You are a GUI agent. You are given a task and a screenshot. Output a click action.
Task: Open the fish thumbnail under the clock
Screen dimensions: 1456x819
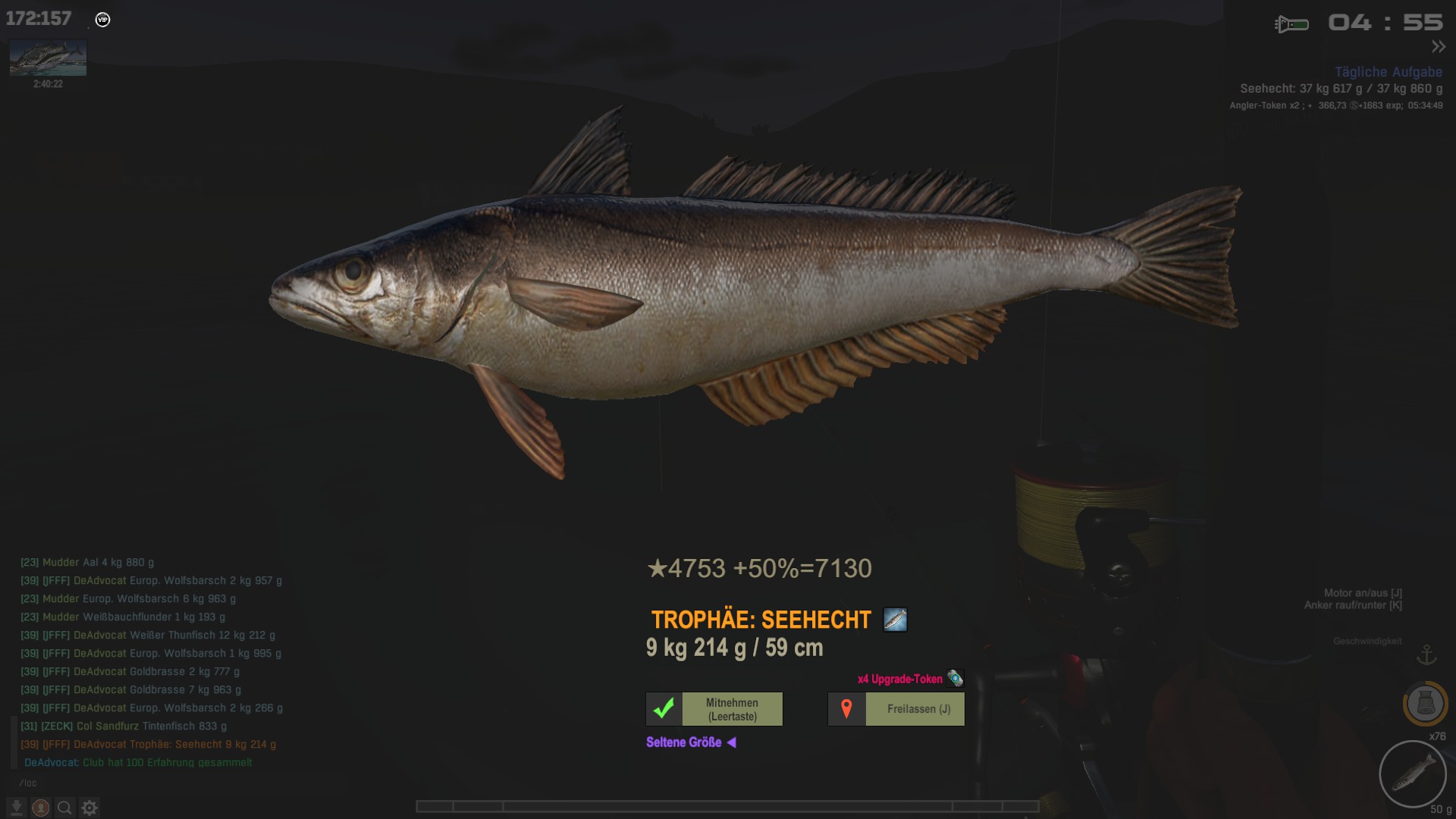tap(48, 58)
